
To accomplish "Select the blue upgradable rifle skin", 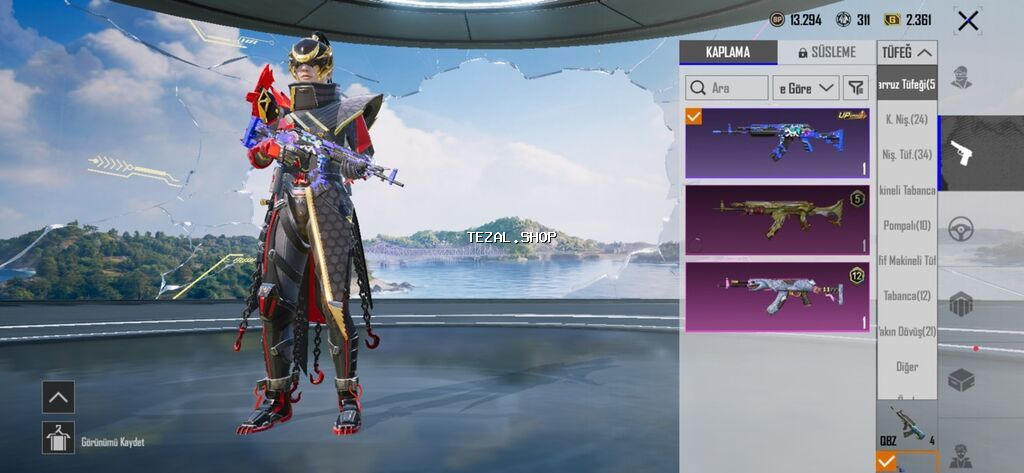I will pos(777,144).
